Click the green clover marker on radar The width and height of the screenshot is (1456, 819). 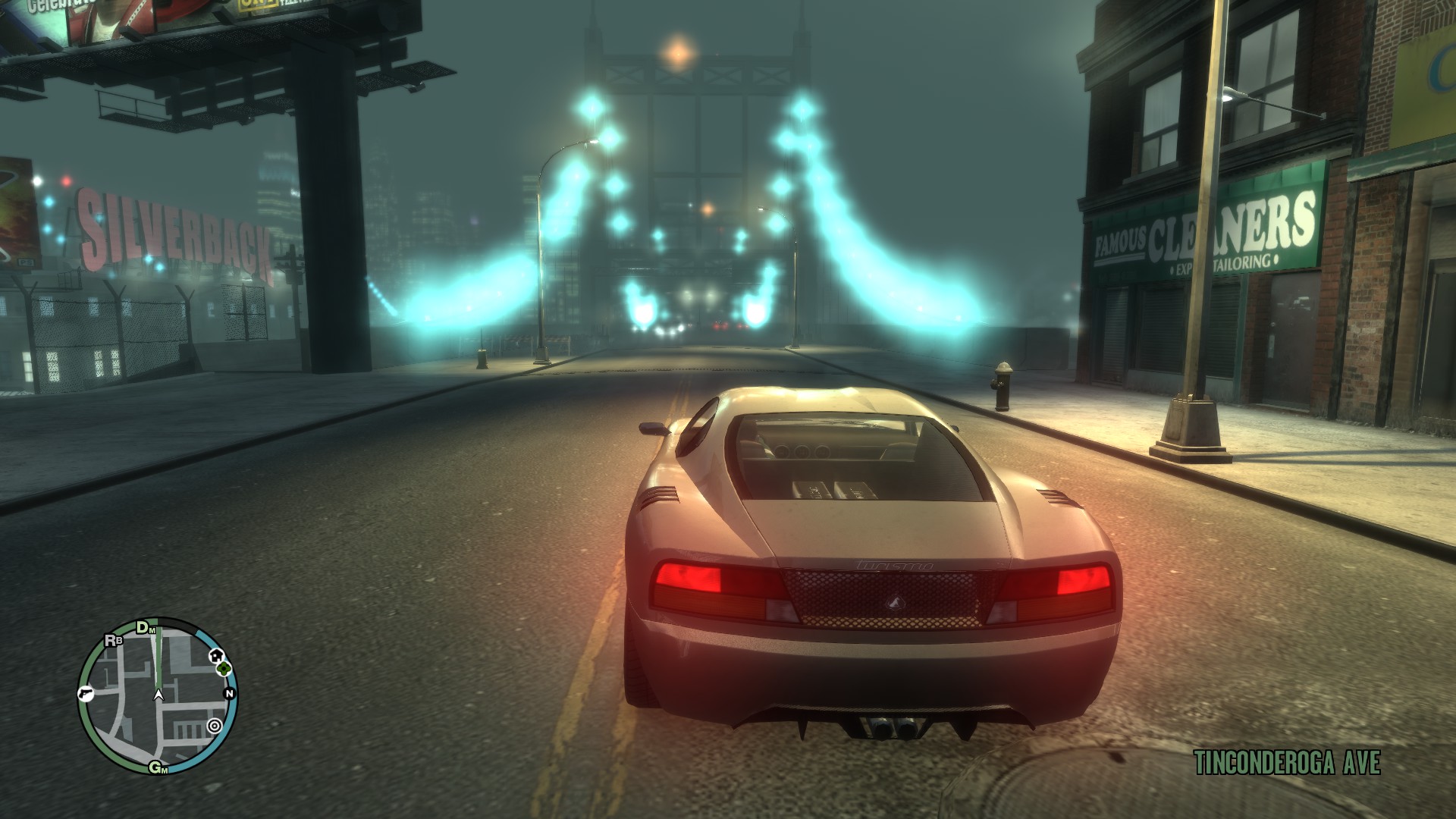pos(224,669)
